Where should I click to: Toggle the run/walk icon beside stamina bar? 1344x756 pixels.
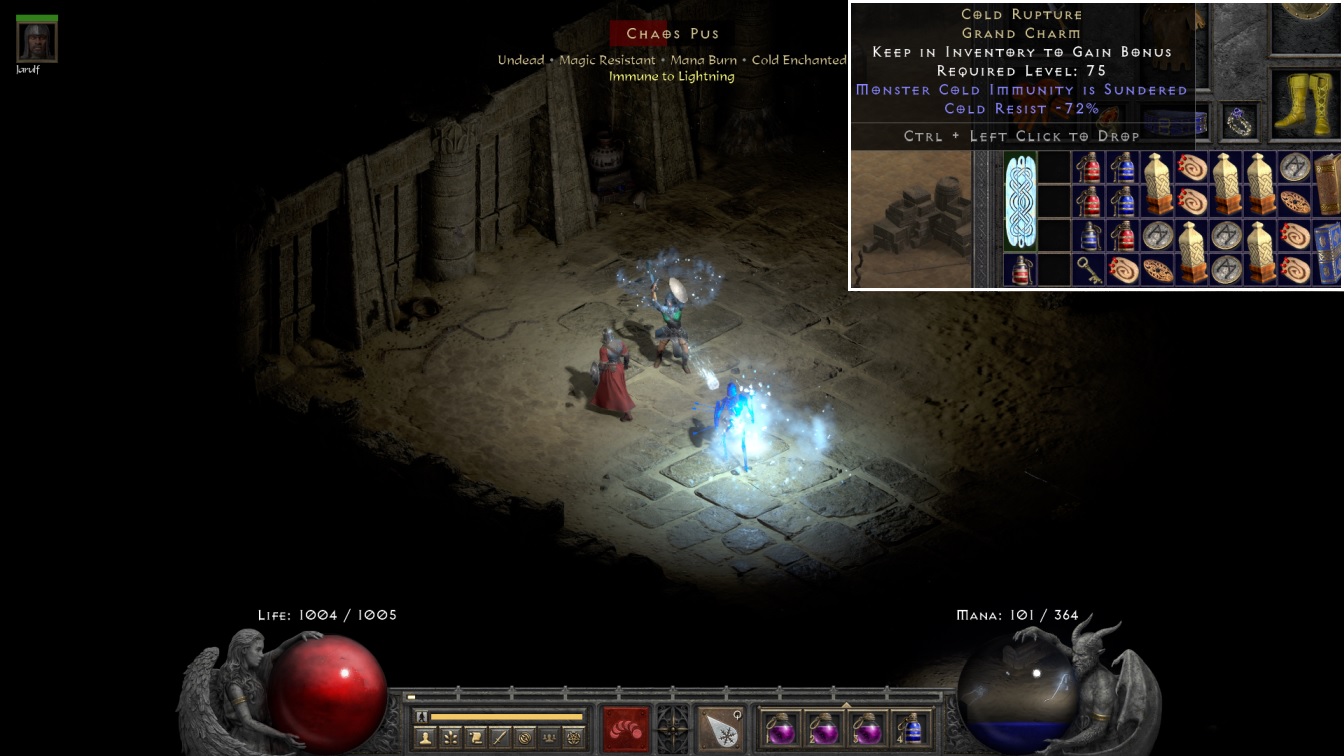421,716
